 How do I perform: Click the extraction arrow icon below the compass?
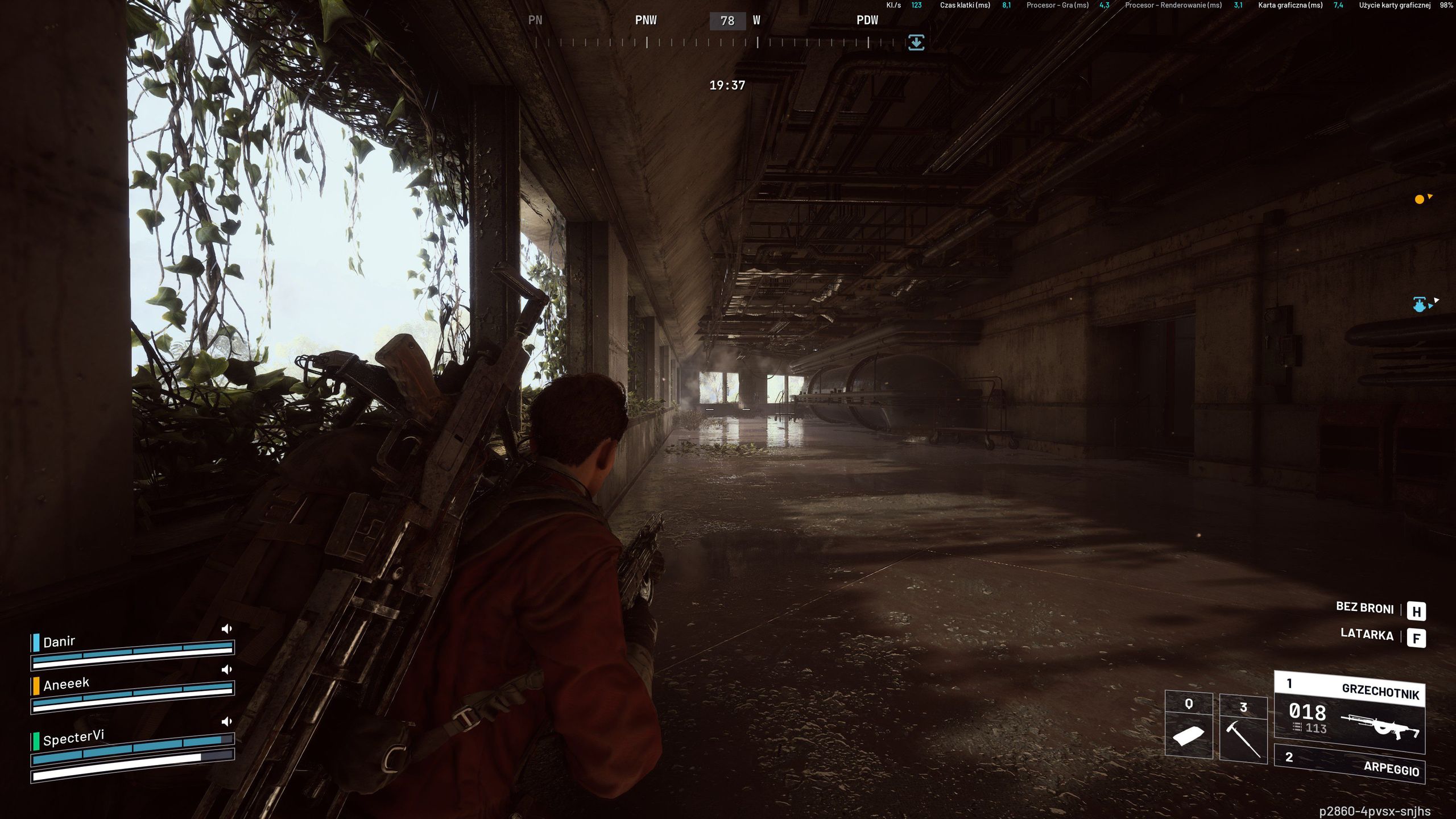[917, 42]
